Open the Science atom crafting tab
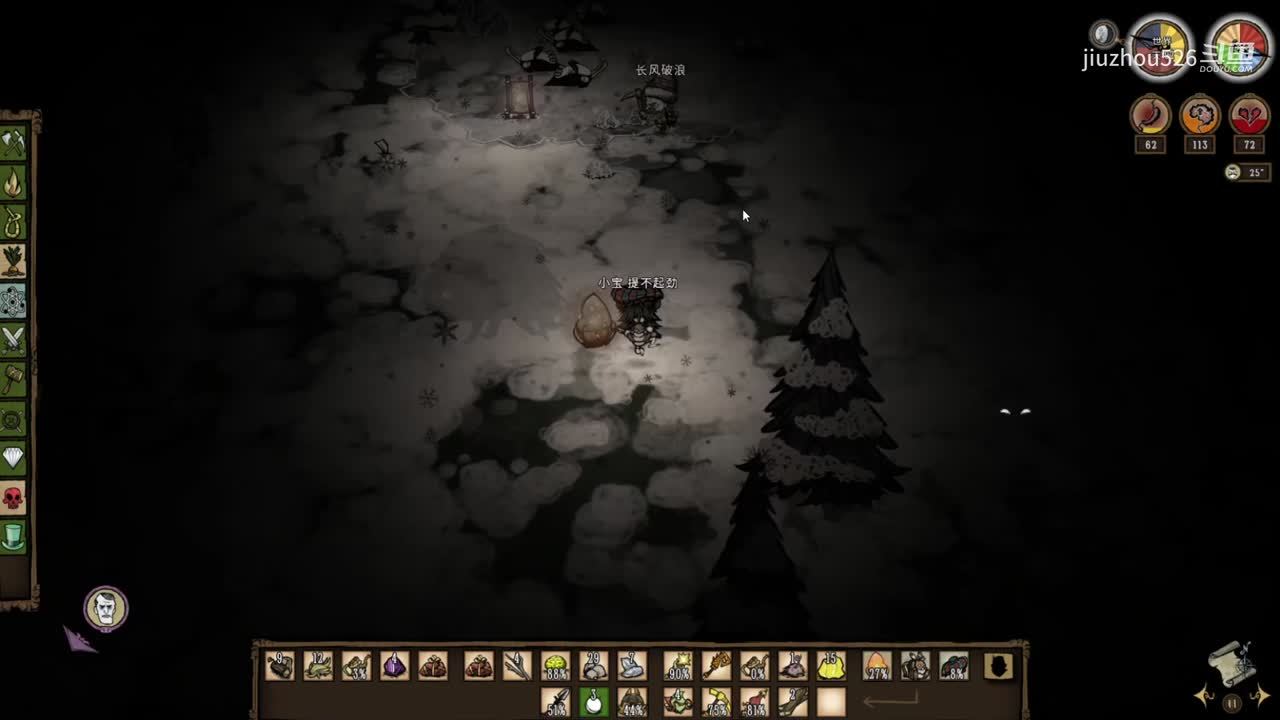 (x=13, y=300)
